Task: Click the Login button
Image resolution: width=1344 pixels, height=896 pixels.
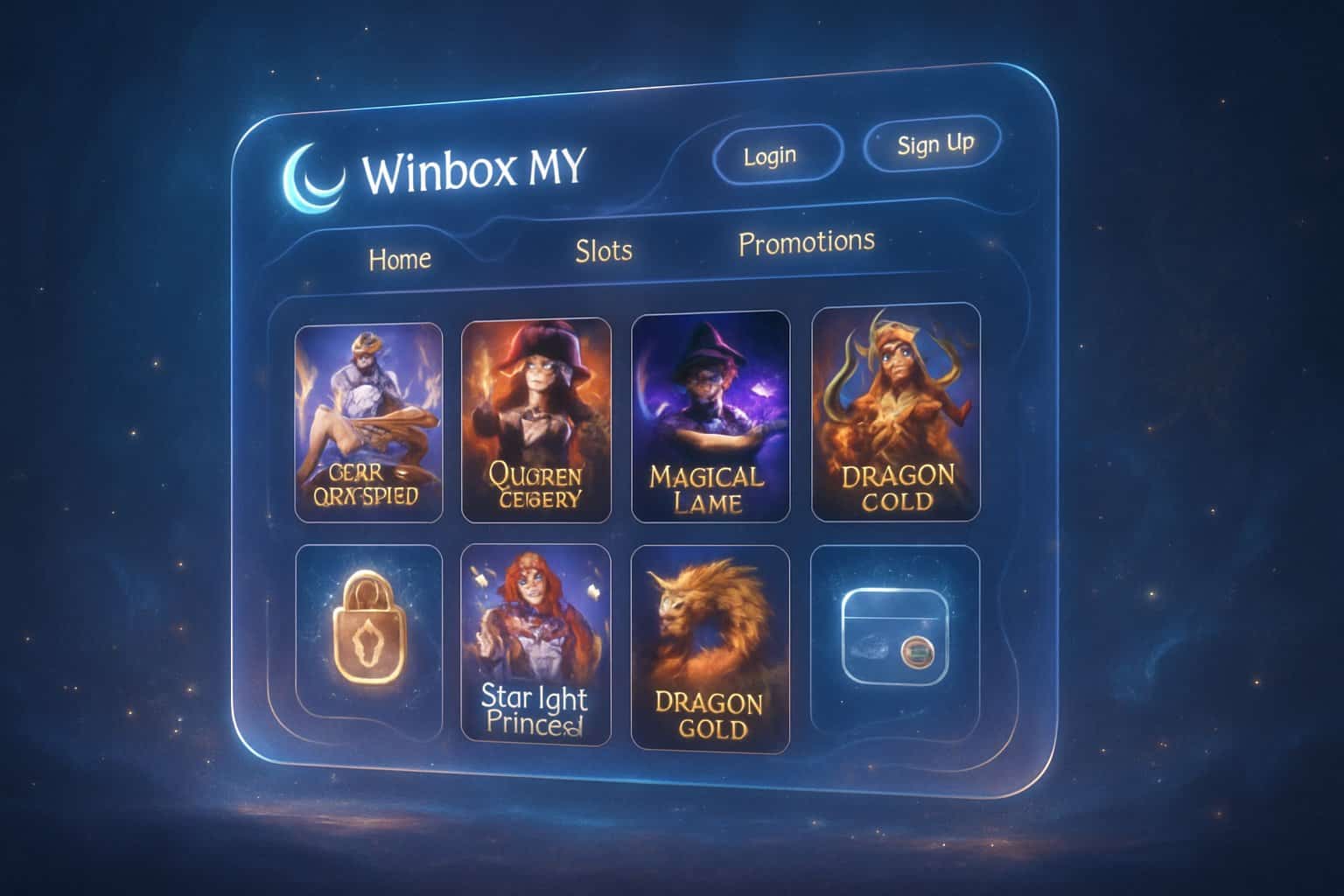Action: point(772,156)
